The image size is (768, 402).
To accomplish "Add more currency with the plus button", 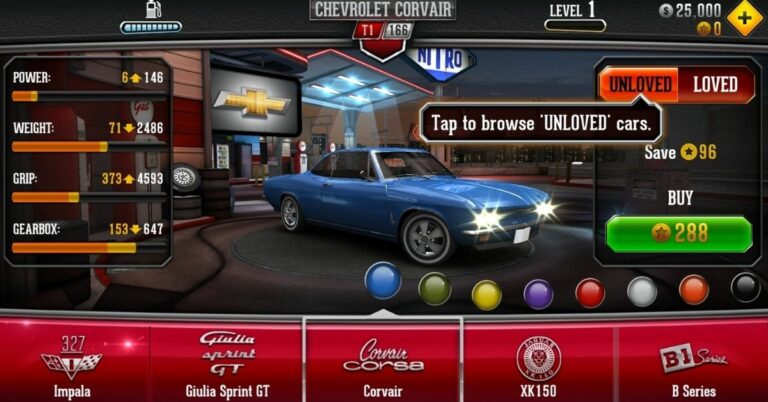I will click(x=744, y=18).
